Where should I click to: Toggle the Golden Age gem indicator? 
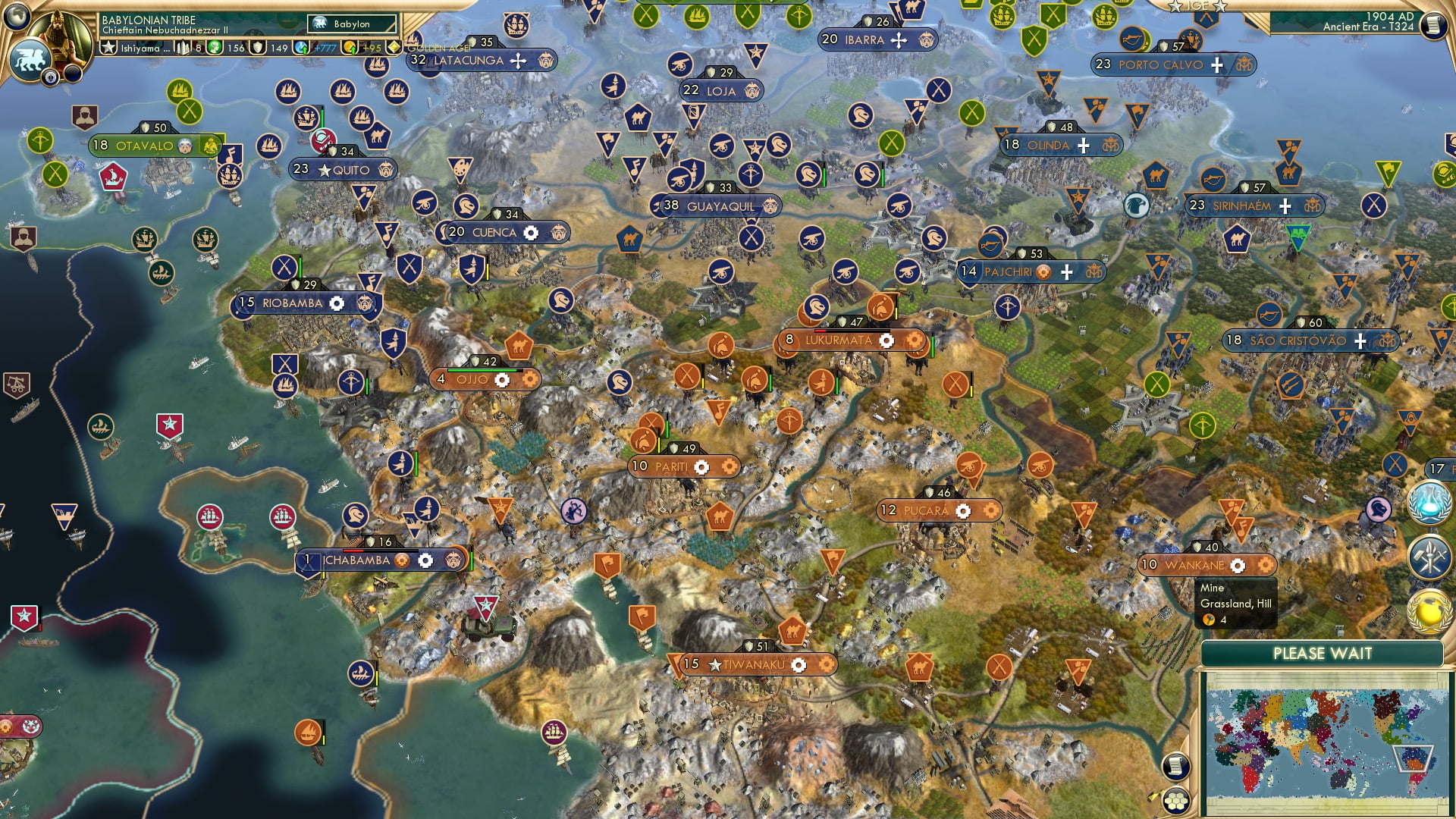[394, 48]
